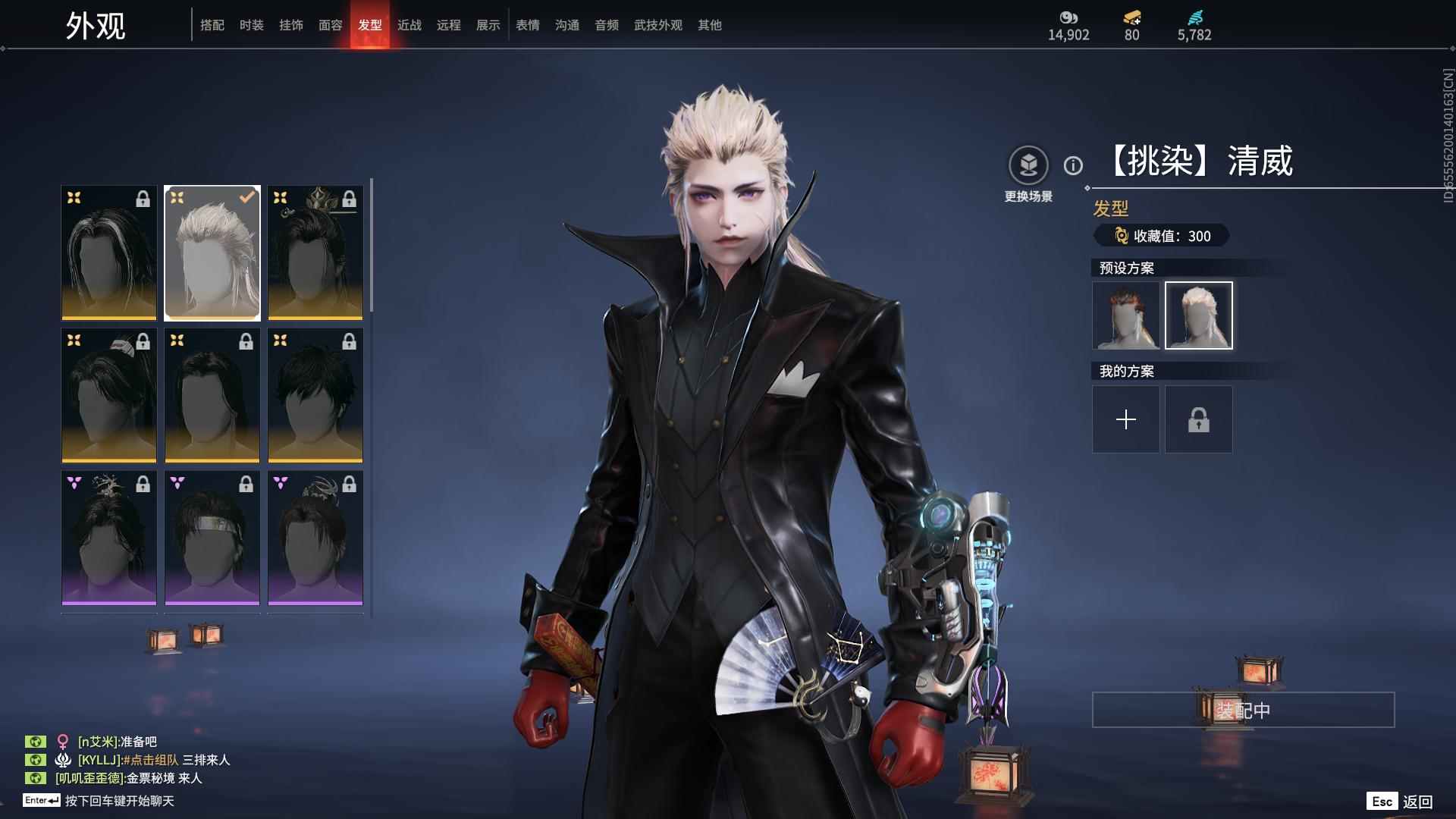Choose the locked headband hairstyle card
The height and width of the screenshot is (819, 1456).
coord(212,538)
